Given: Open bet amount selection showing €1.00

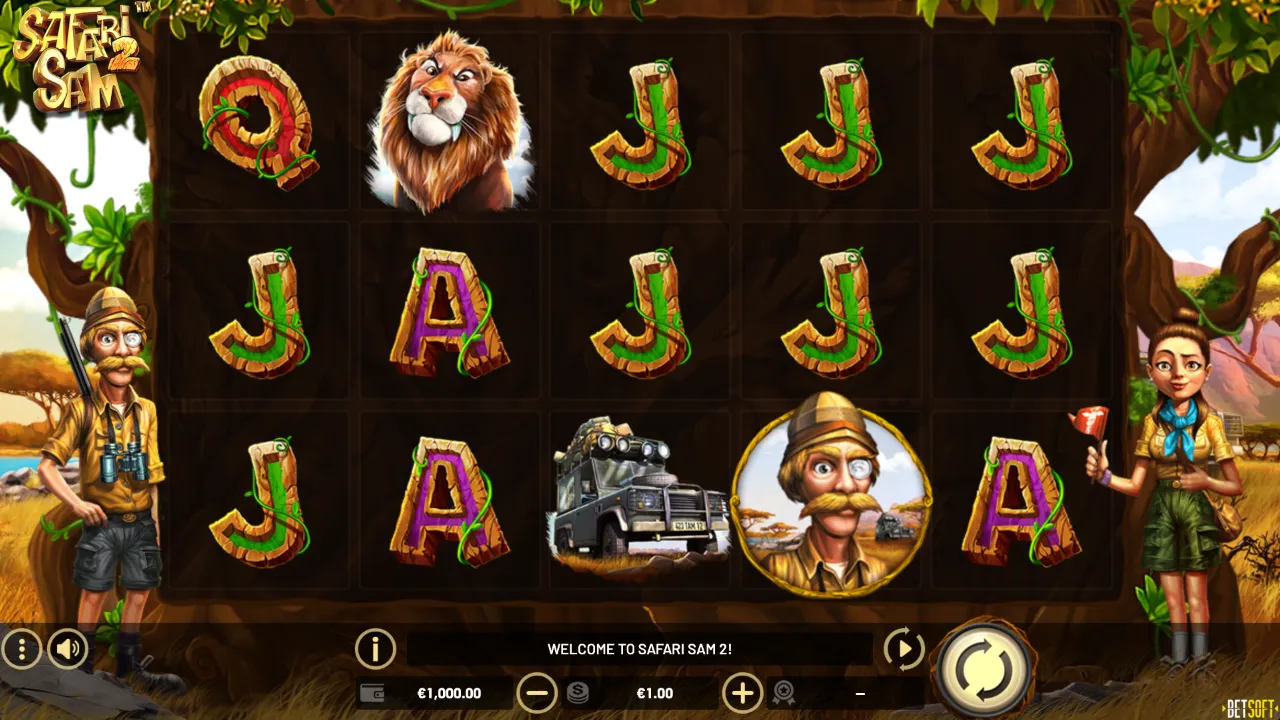Looking at the screenshot, I should (655, 692).
